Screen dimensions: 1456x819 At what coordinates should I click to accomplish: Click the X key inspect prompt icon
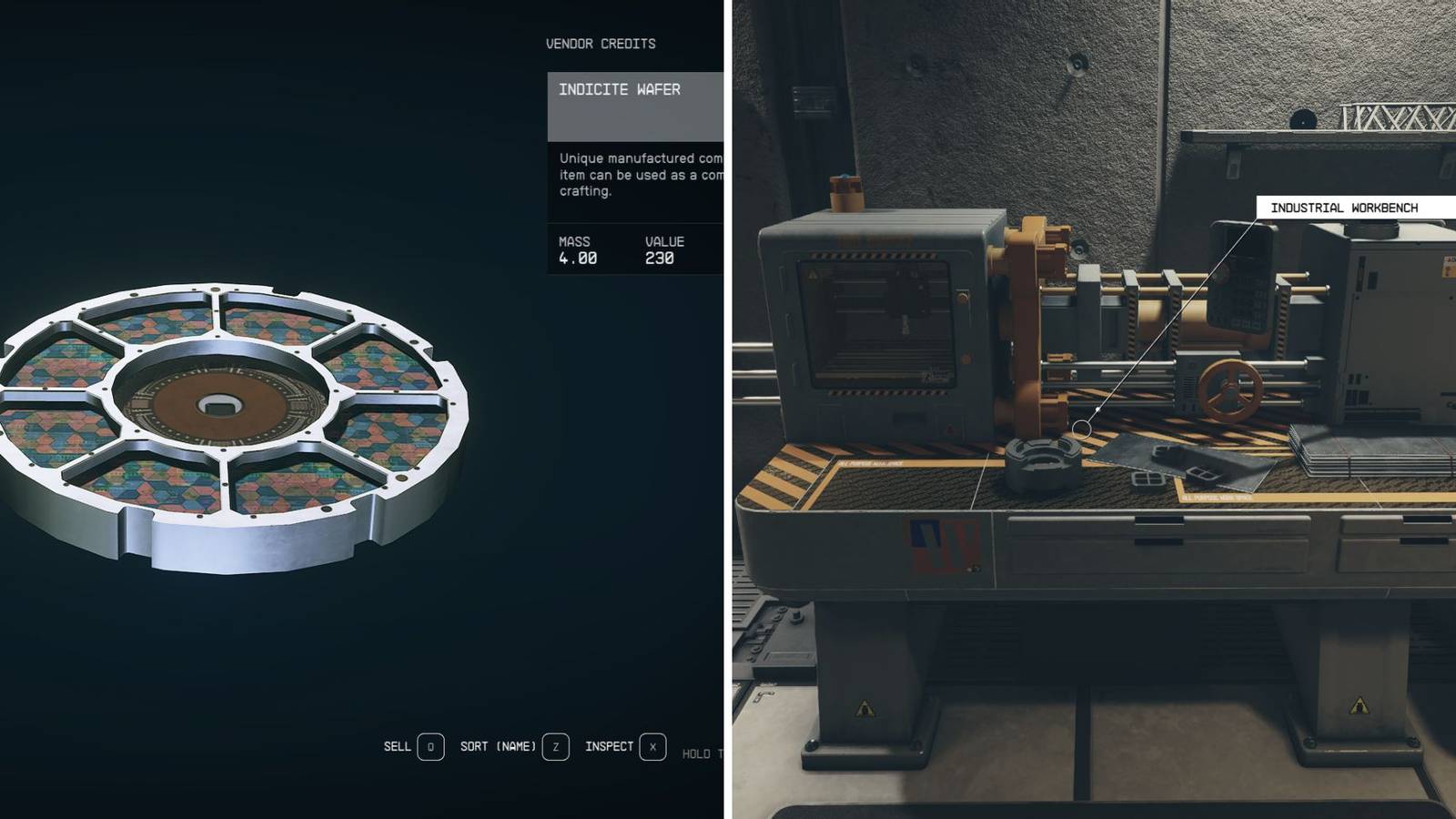pyautogui.click(x=652, y=746)
